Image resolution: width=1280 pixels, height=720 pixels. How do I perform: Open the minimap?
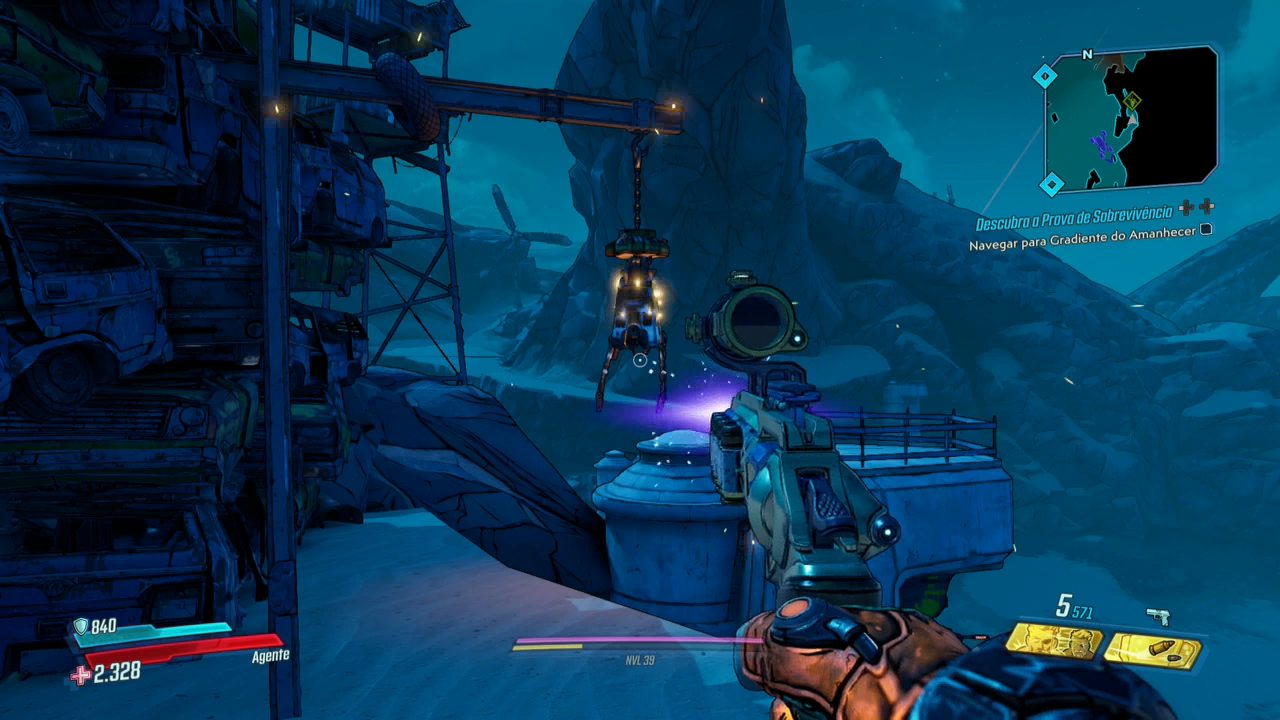click(x=1130, y=118)
